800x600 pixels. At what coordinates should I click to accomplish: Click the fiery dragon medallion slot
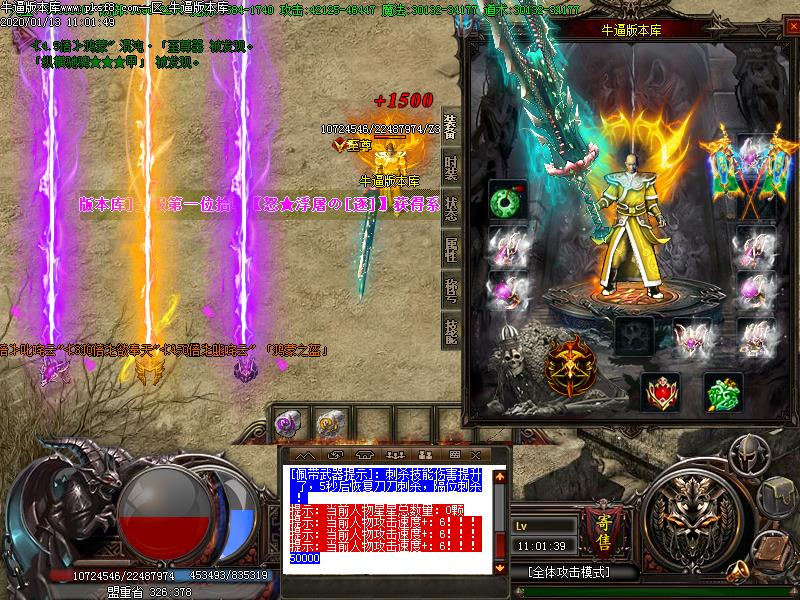577,365
